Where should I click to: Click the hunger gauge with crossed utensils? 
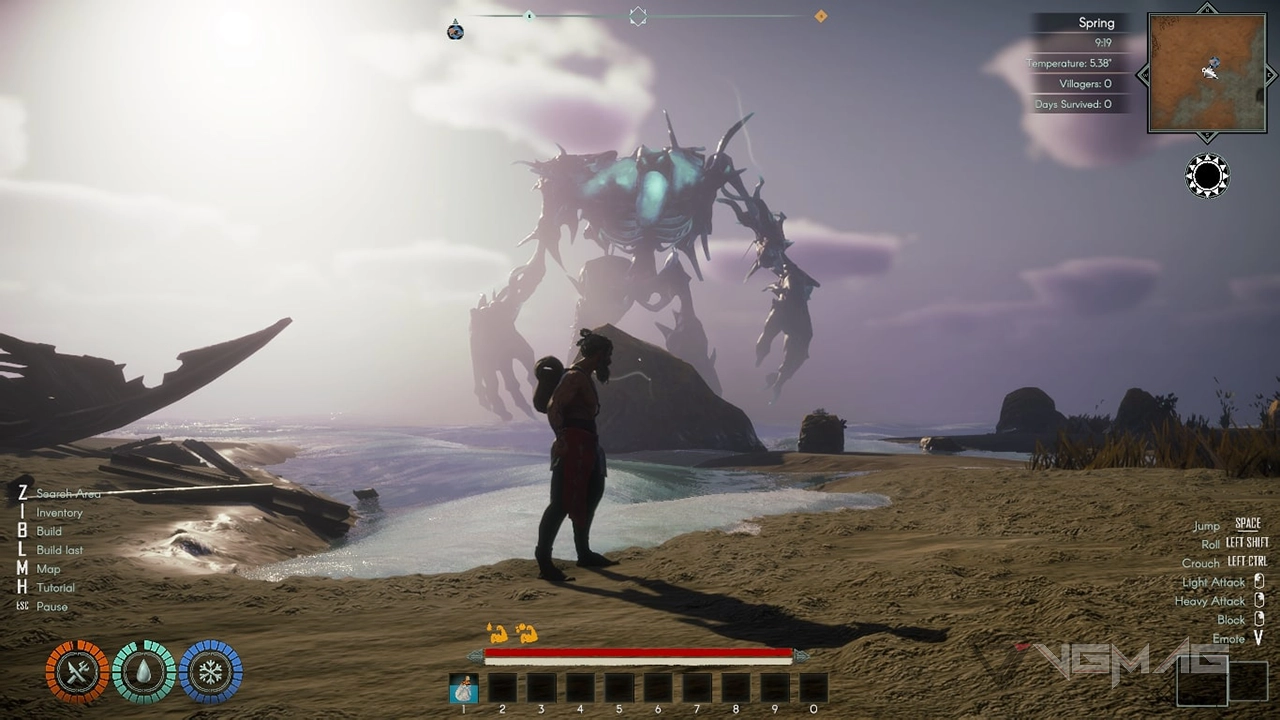click(77, 671)
